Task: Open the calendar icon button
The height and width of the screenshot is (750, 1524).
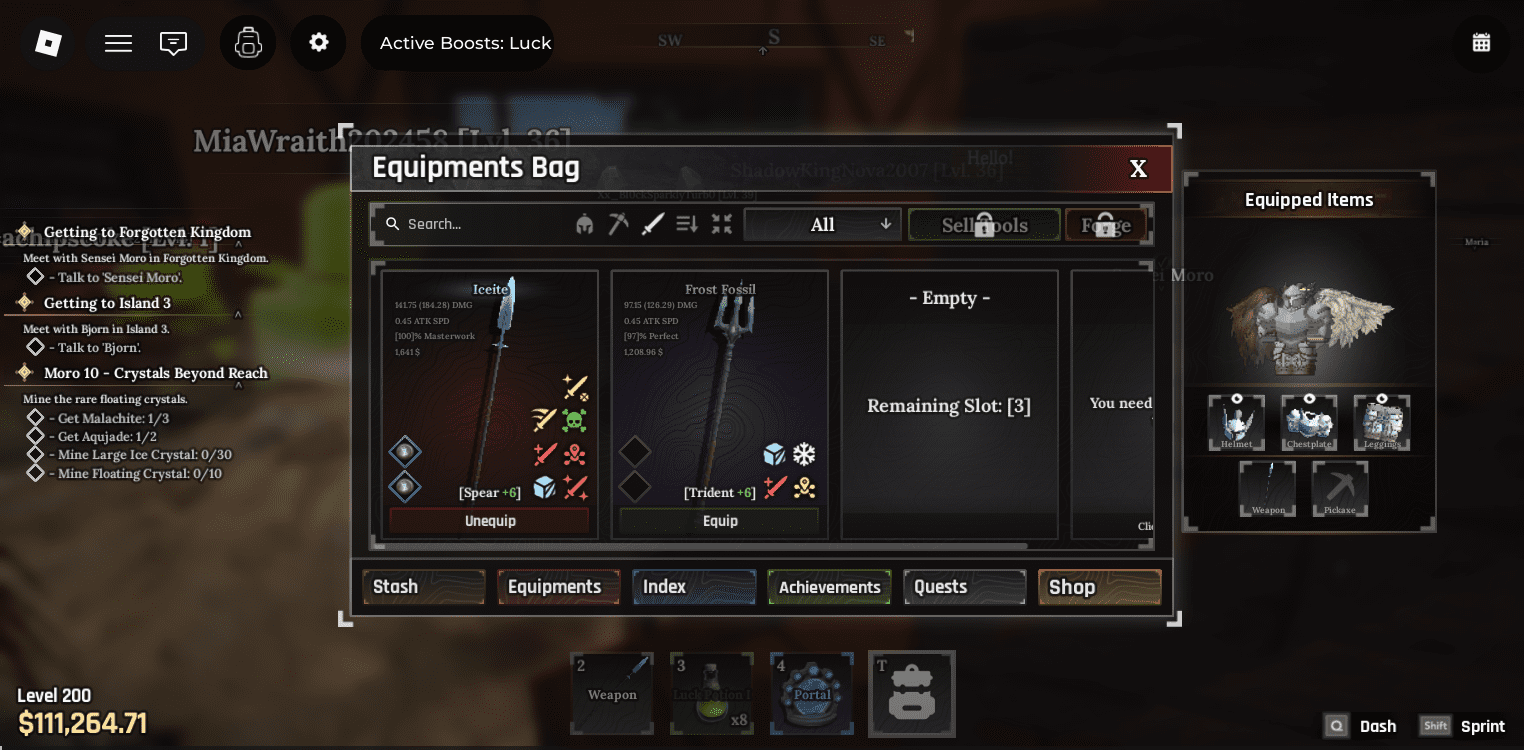Action: (x=1481, y=43)
